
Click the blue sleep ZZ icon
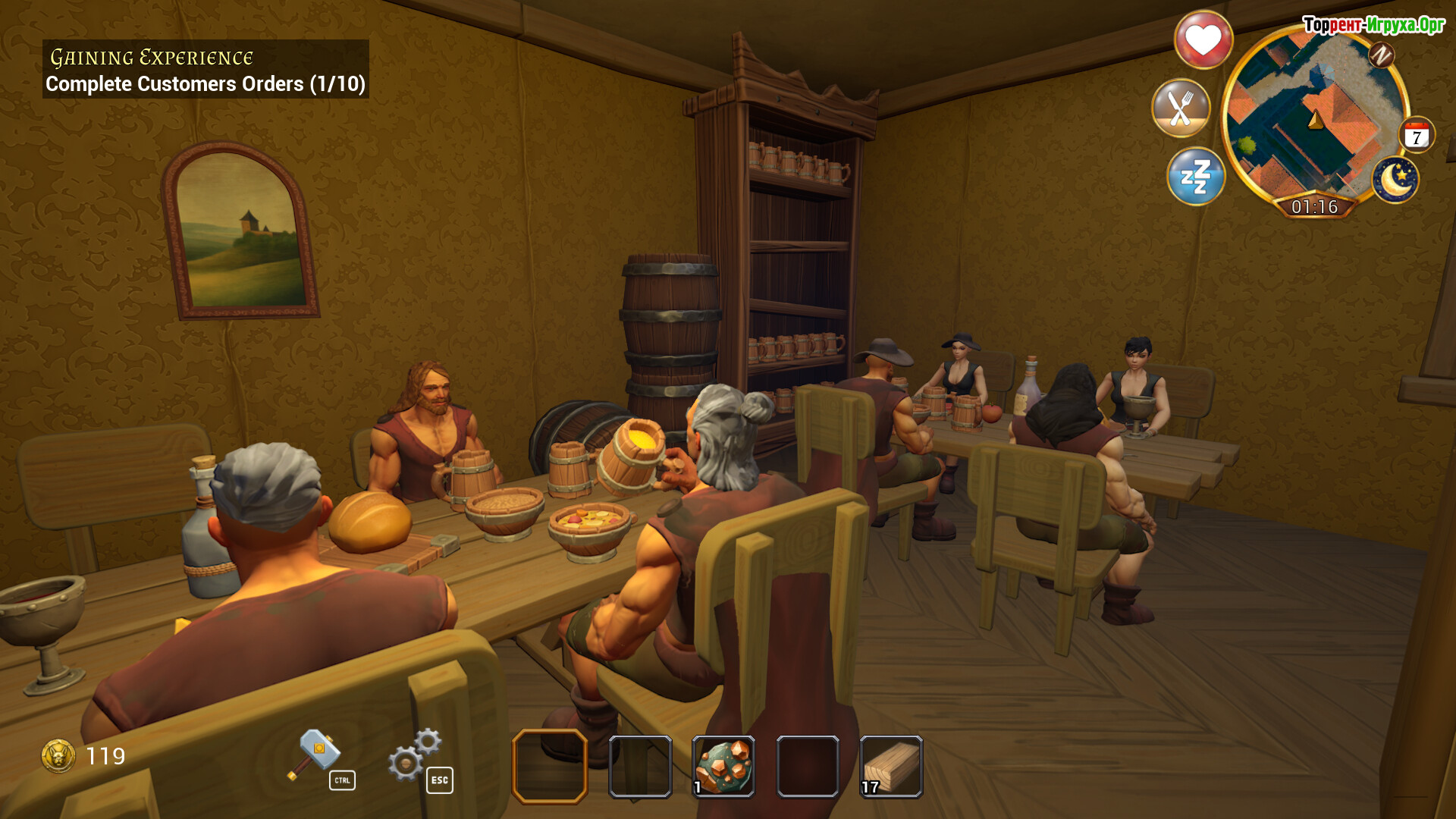[1196, 177]
